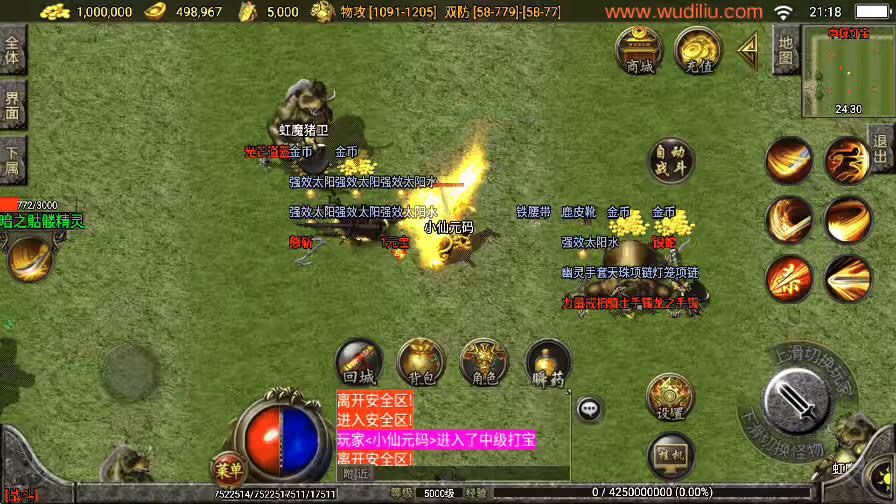Switch to the 界面 tab
The image size is (896, 504).
click(x=12, y=105)
